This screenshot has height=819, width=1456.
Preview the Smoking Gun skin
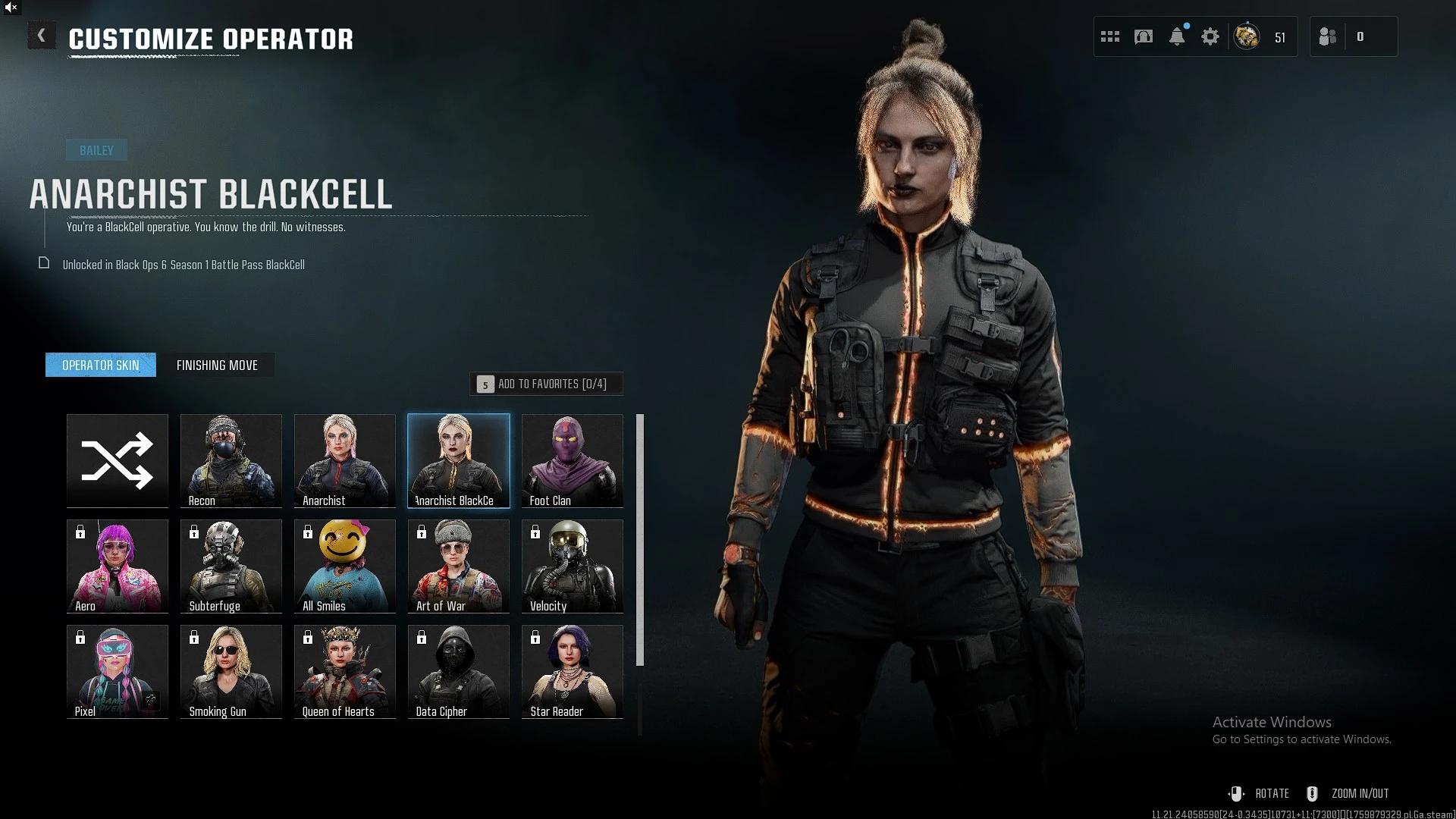(x=231, y=671)
